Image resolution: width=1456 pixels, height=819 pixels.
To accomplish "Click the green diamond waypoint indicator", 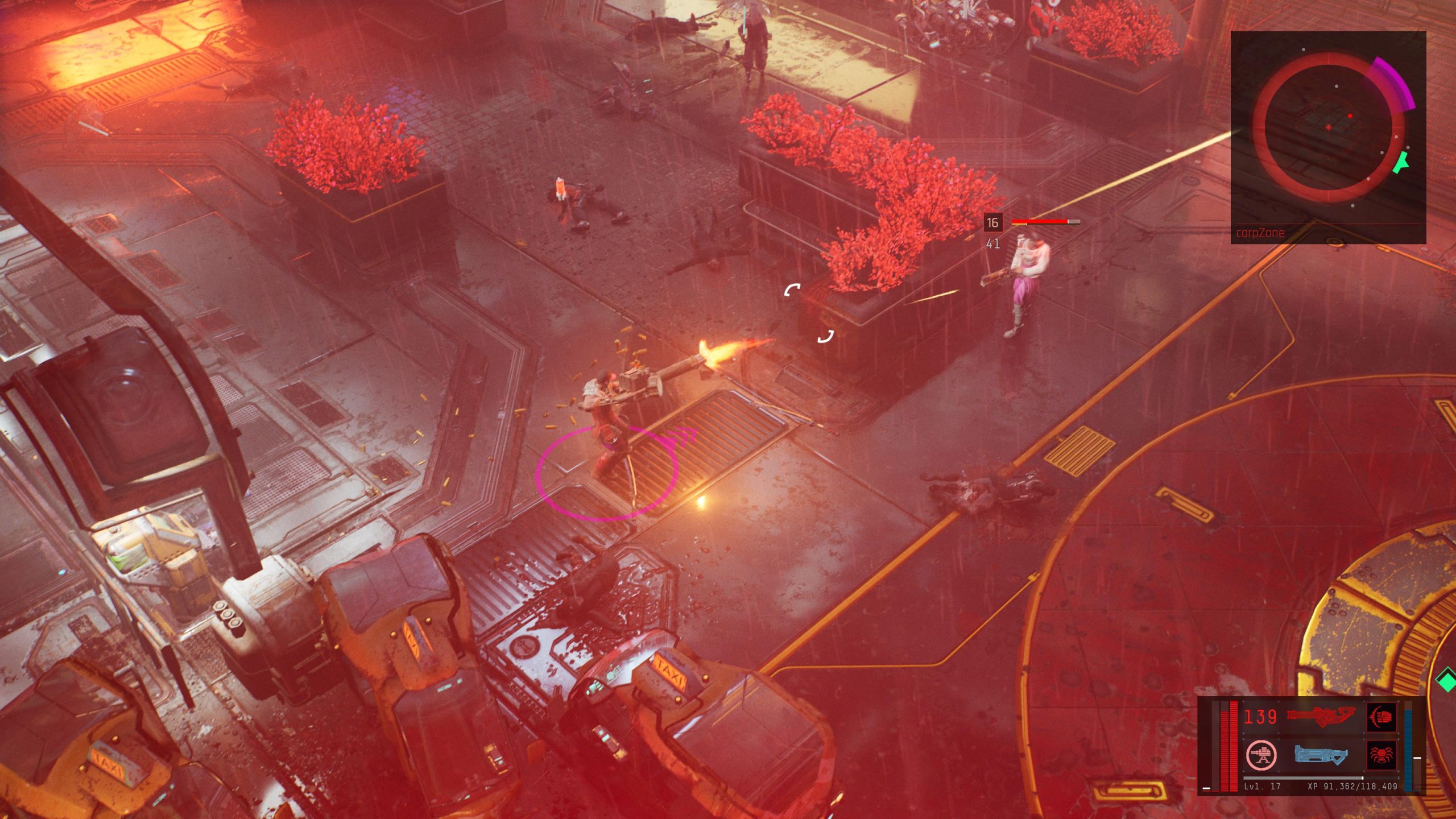I will (x=1446, y=680).
